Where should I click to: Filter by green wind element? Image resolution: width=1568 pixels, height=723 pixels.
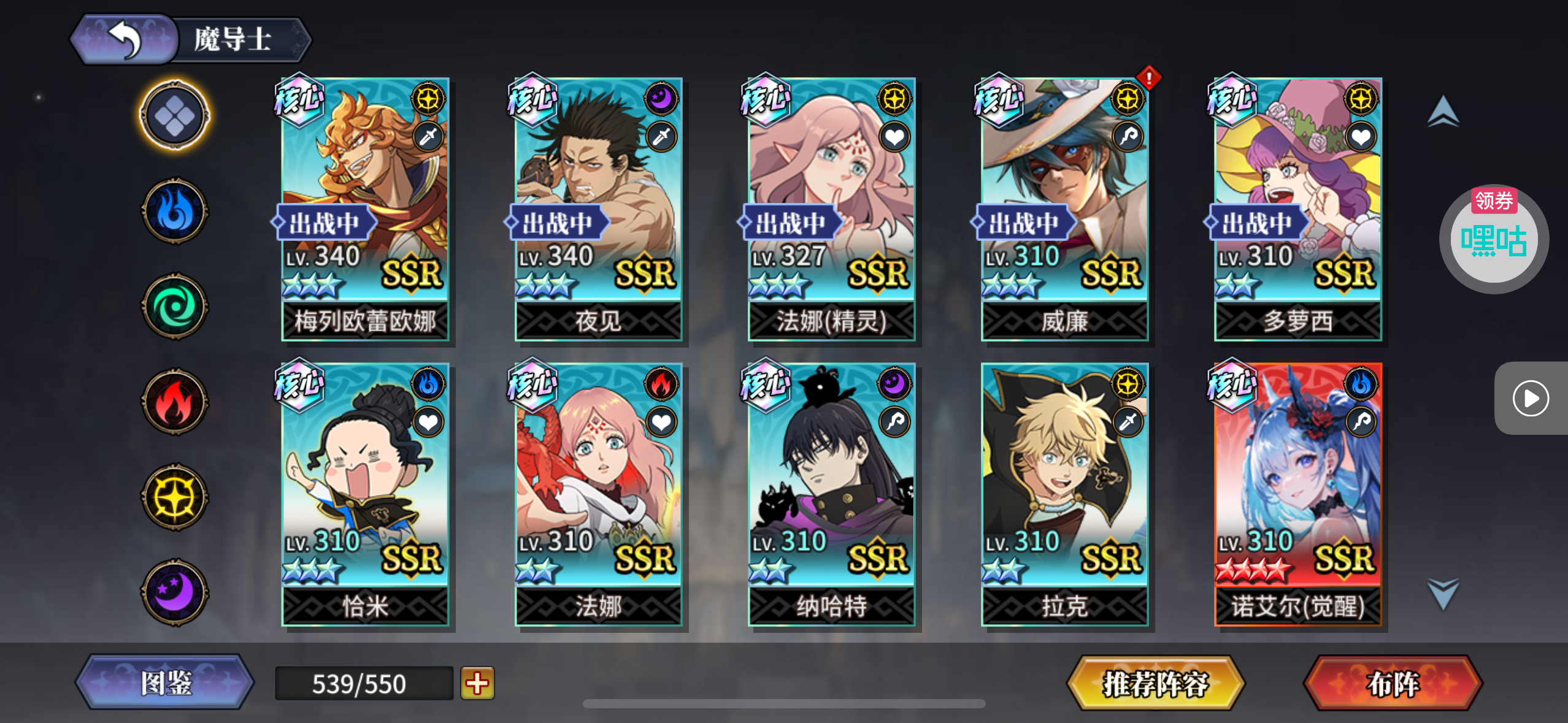click(175, 306)
